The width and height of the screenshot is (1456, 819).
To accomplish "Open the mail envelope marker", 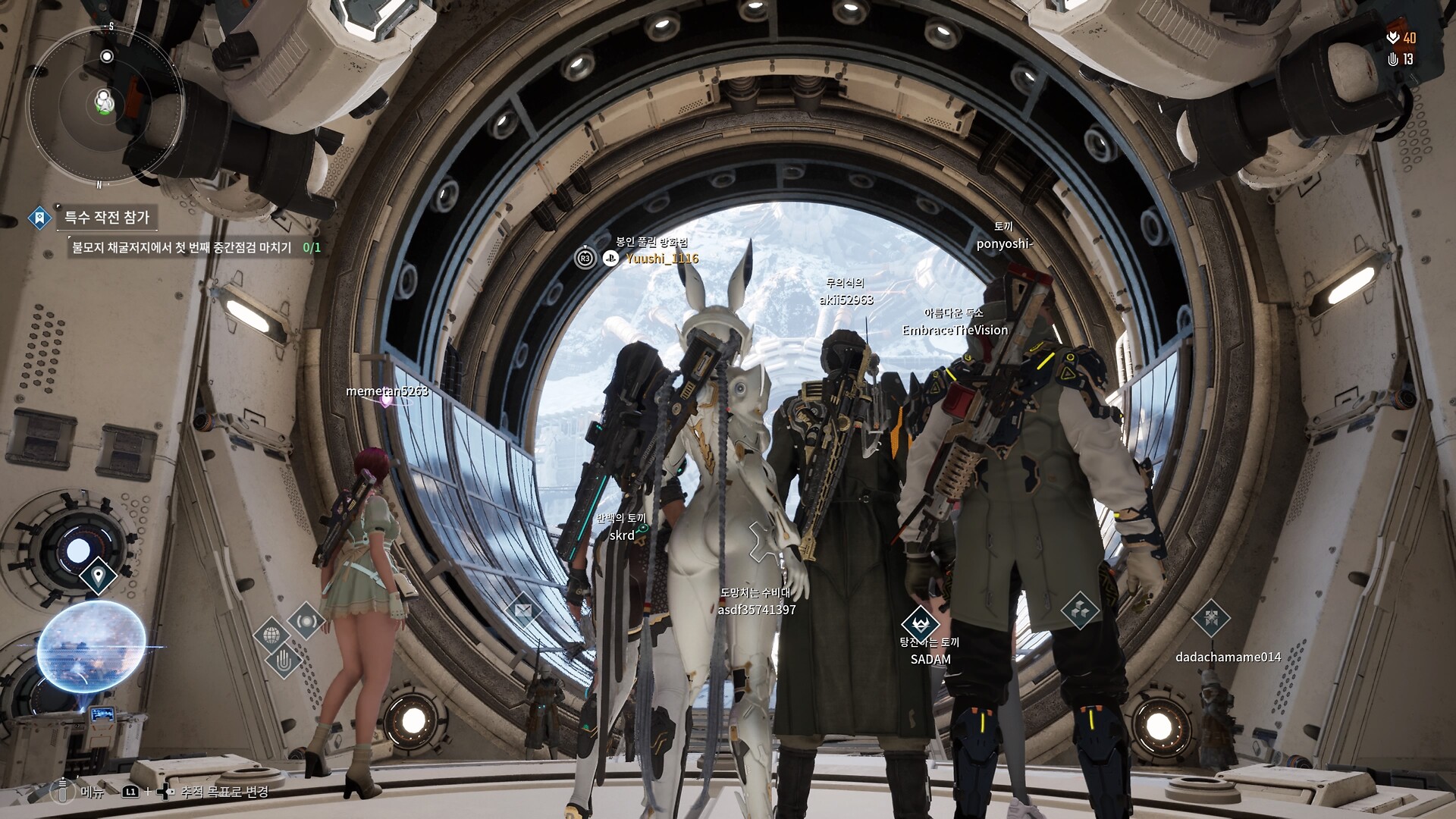I will click(x=523, y=610).
